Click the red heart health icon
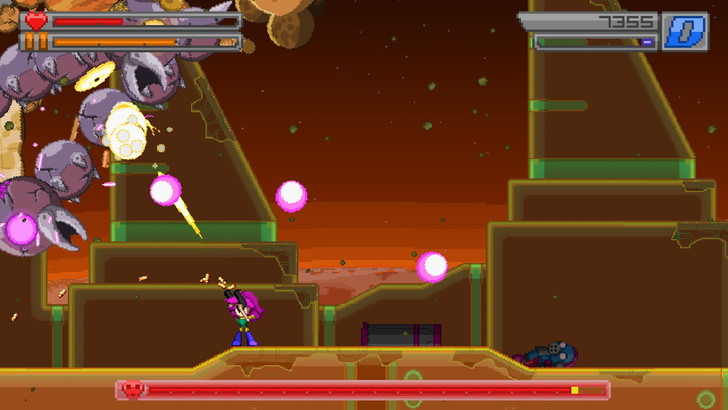Screen dimensions: 728x410 click(36, 20)
